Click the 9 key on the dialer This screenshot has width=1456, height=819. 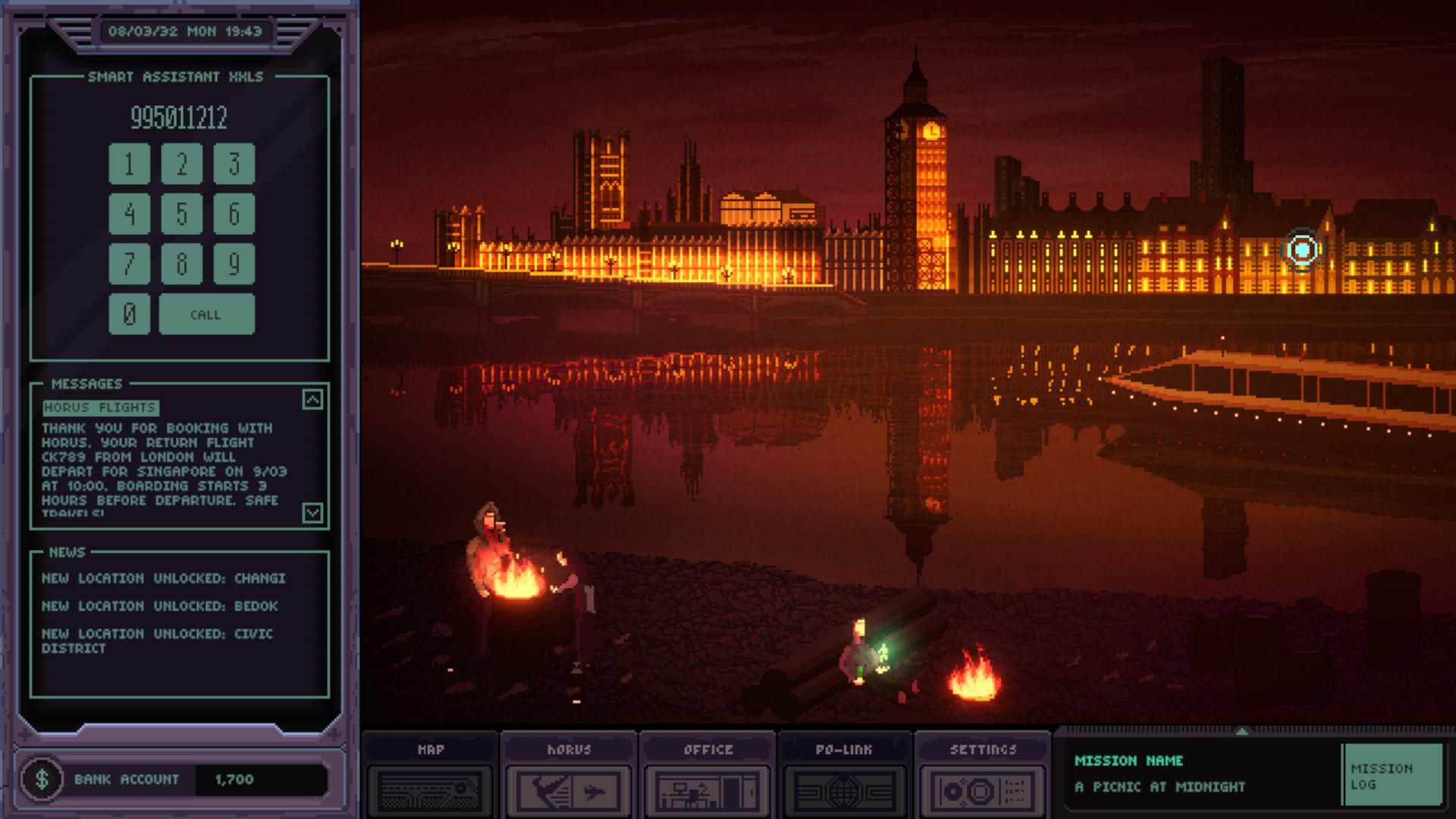(234, 264)
